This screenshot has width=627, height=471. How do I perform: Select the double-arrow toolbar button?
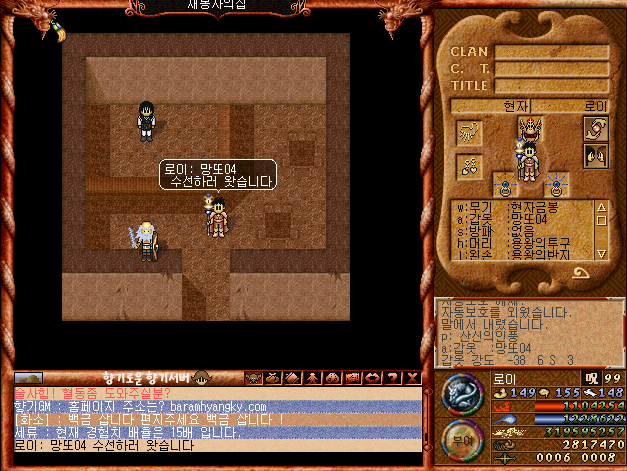click(353, 377)
